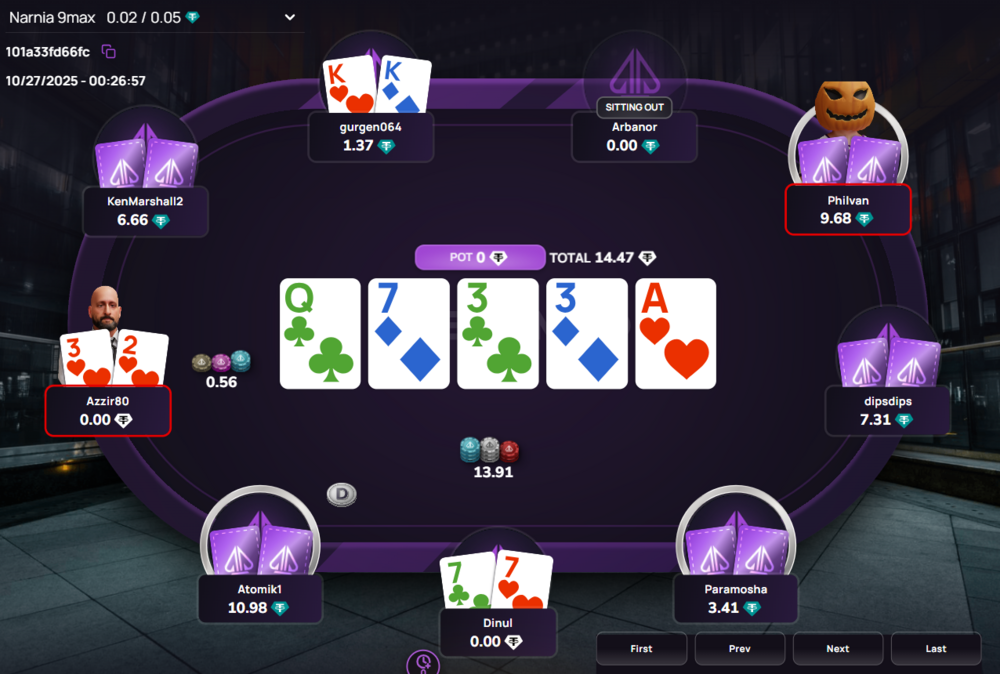1000x674 pixels.
Task: Step back with the Prev button
Action: [x=739, y=648]
